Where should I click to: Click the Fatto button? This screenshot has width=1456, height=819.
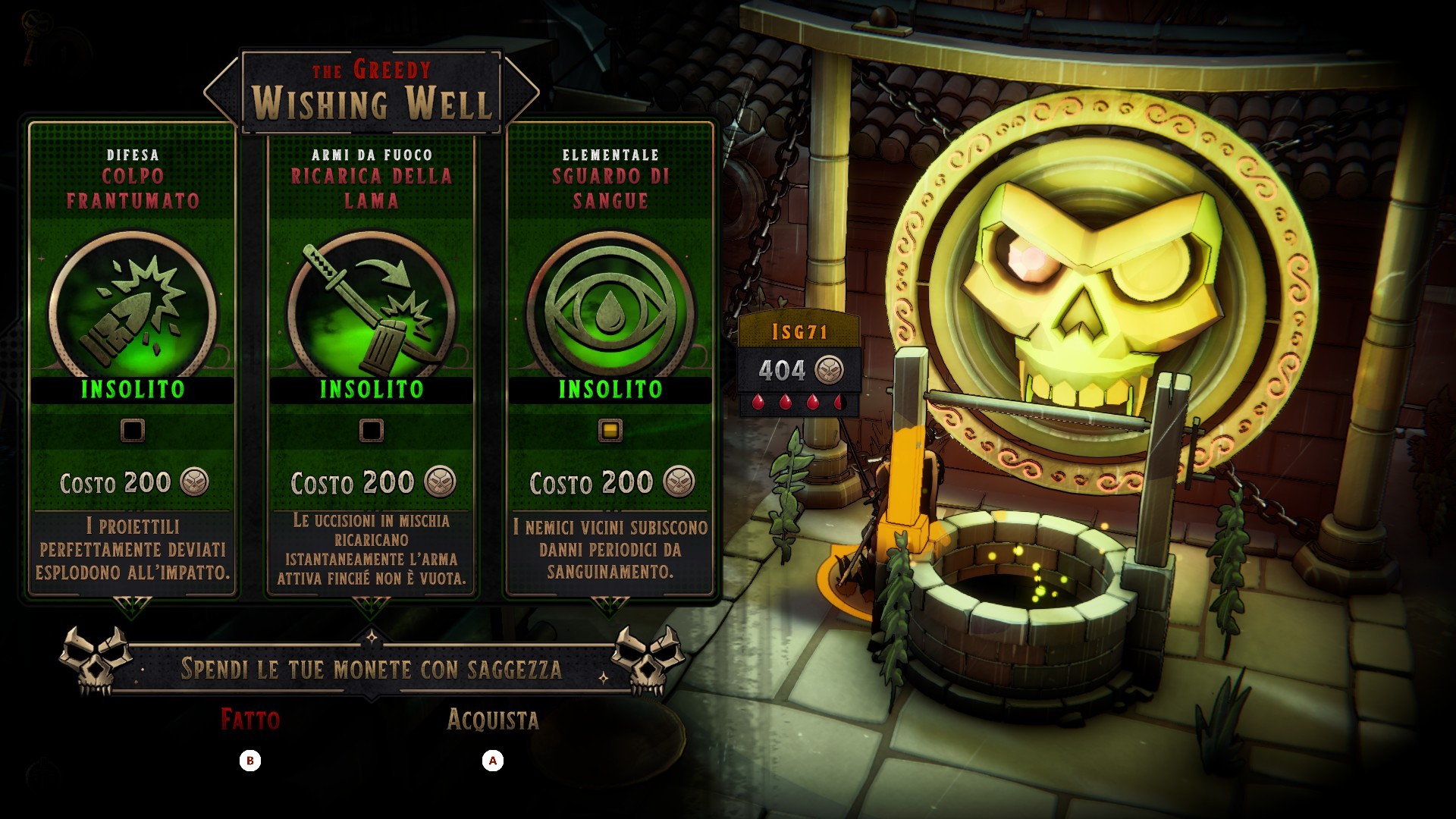[250, 720]
